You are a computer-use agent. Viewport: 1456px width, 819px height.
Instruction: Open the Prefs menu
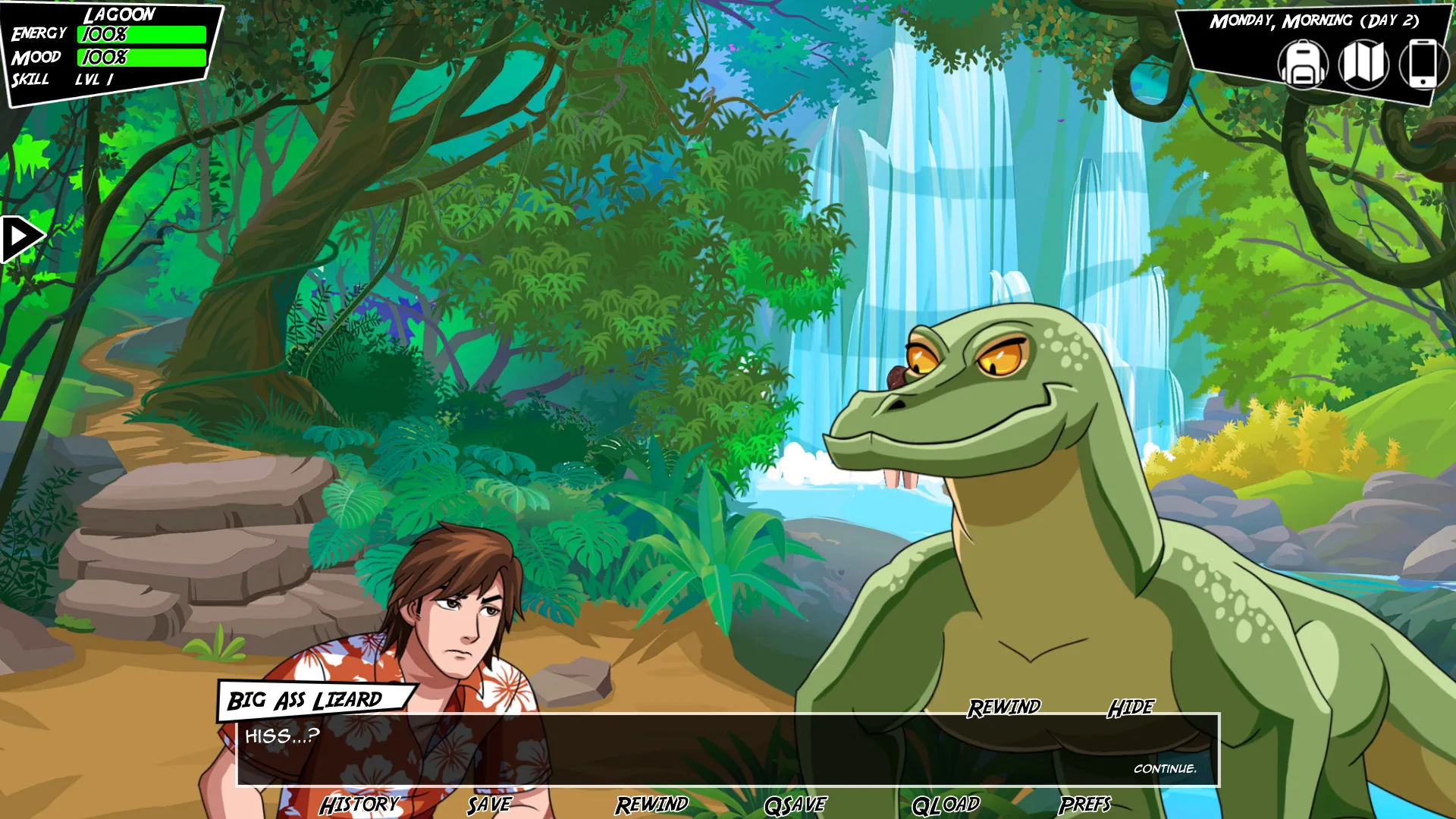1084,805
